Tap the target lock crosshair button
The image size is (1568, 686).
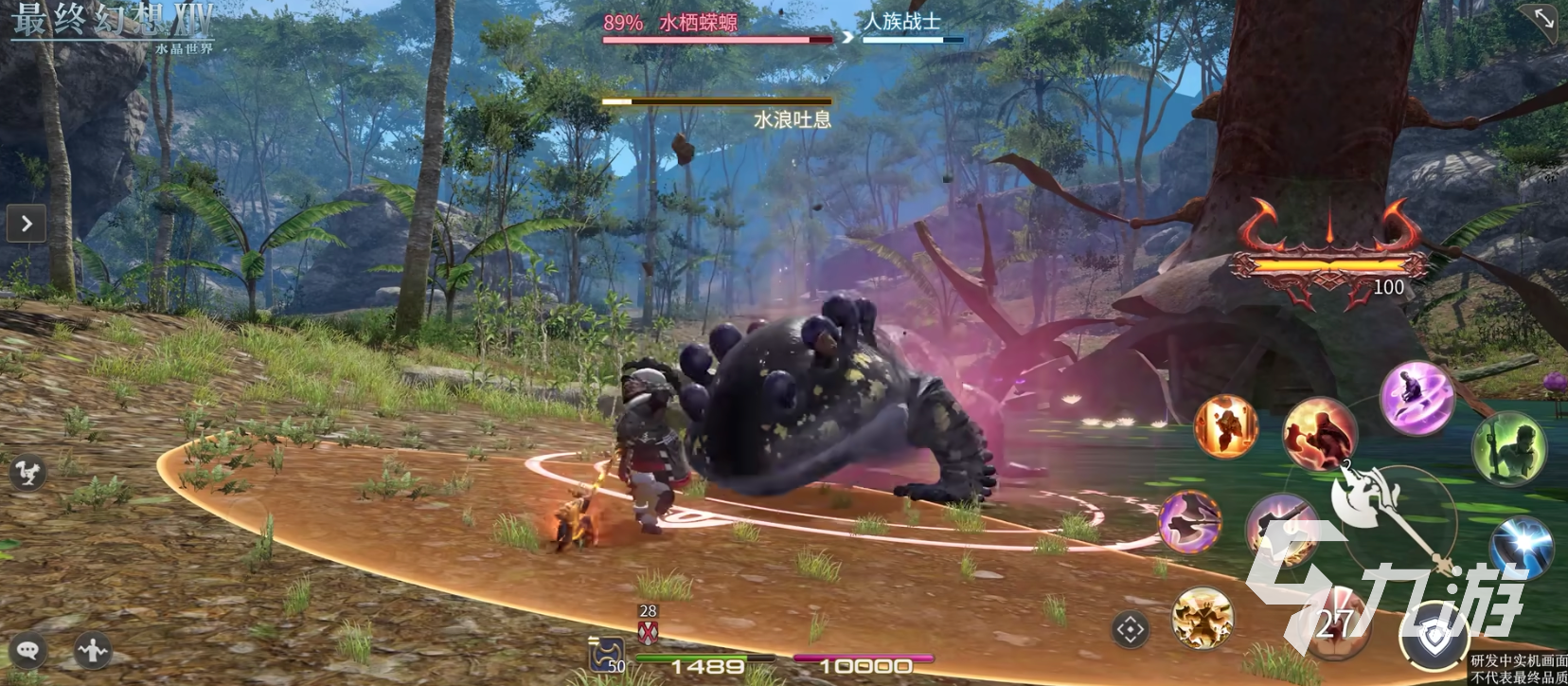[x=1131, y=629]
